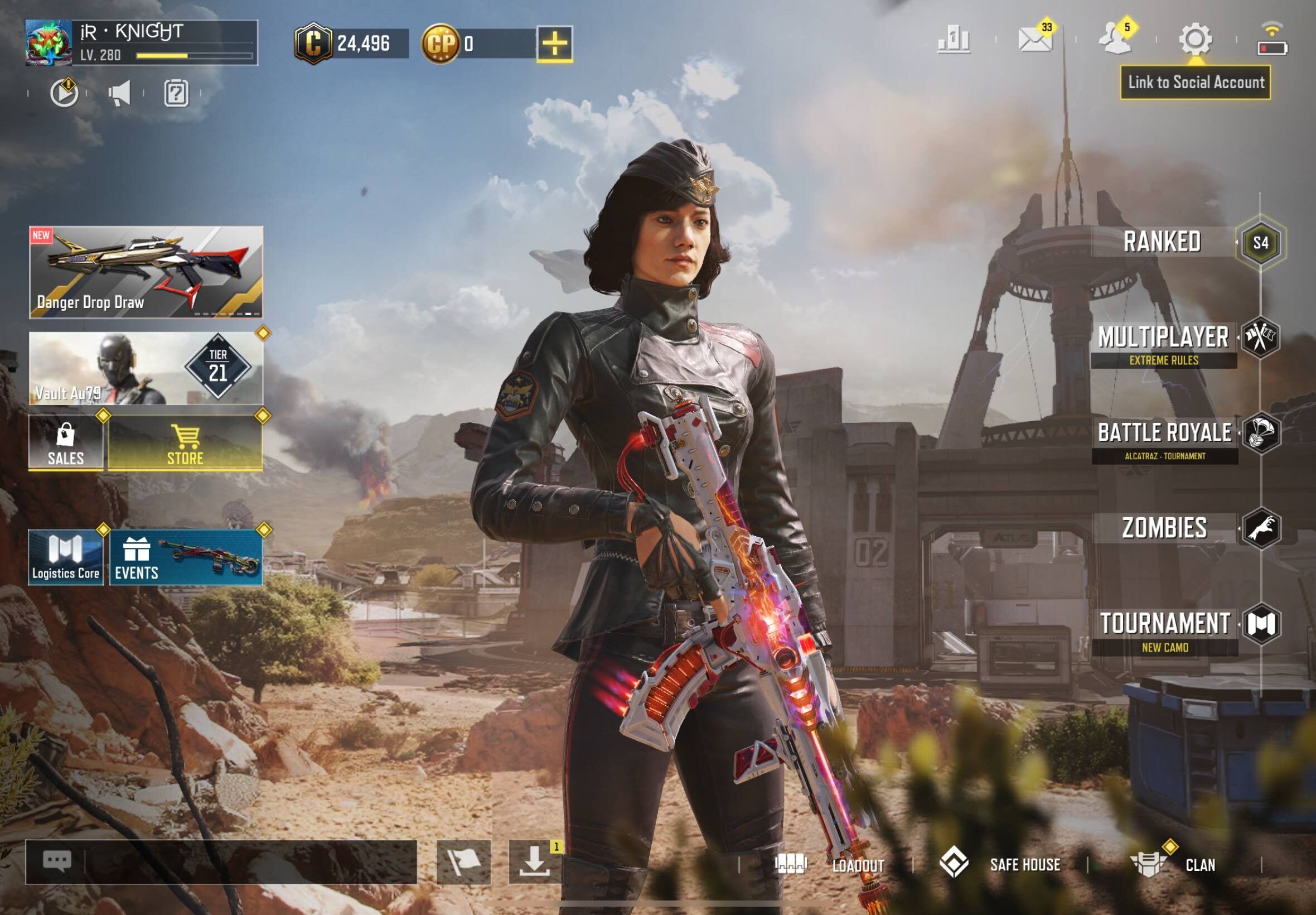This screenshot has height=915, width=1316.
Task: Open the gear Settings icon
Action: click(x=1195, y=40)
